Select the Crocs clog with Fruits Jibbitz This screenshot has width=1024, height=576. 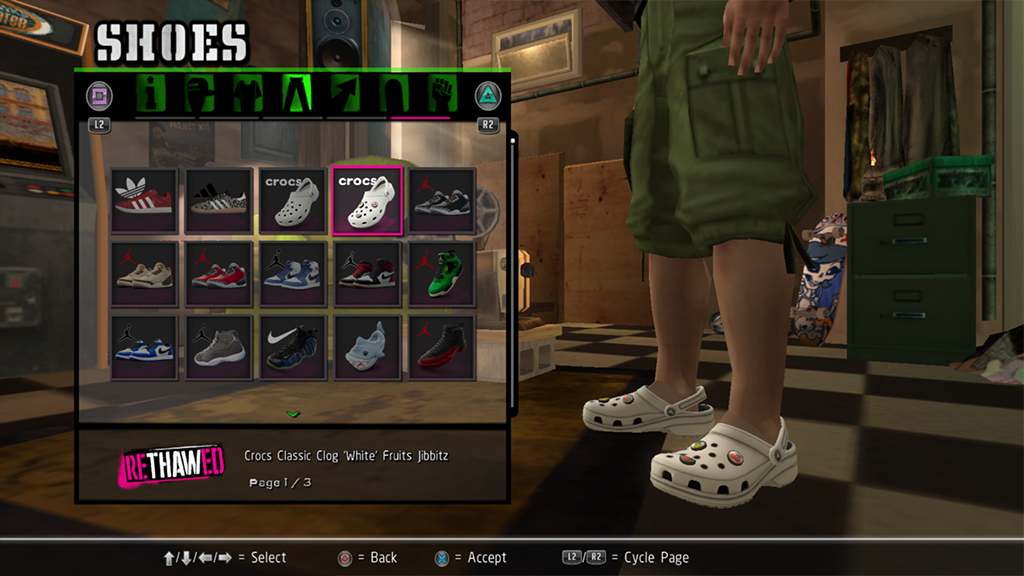coord(367,200)
